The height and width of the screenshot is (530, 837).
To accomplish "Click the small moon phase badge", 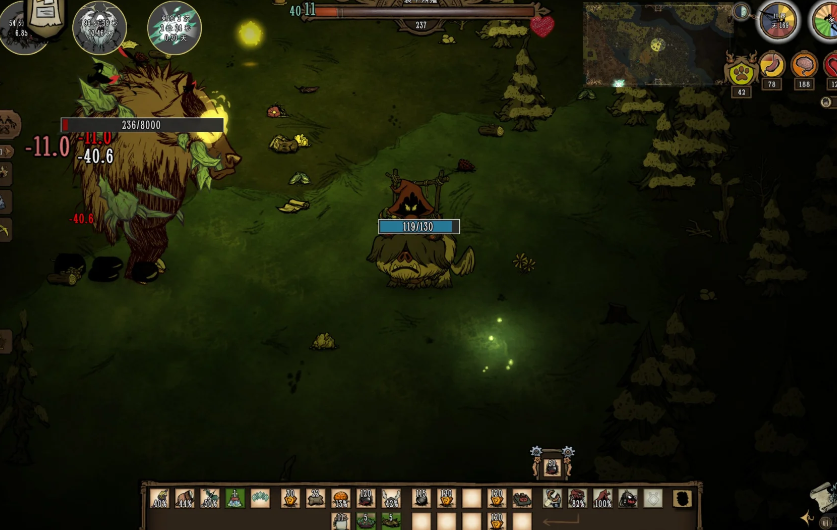I will 741,12.
